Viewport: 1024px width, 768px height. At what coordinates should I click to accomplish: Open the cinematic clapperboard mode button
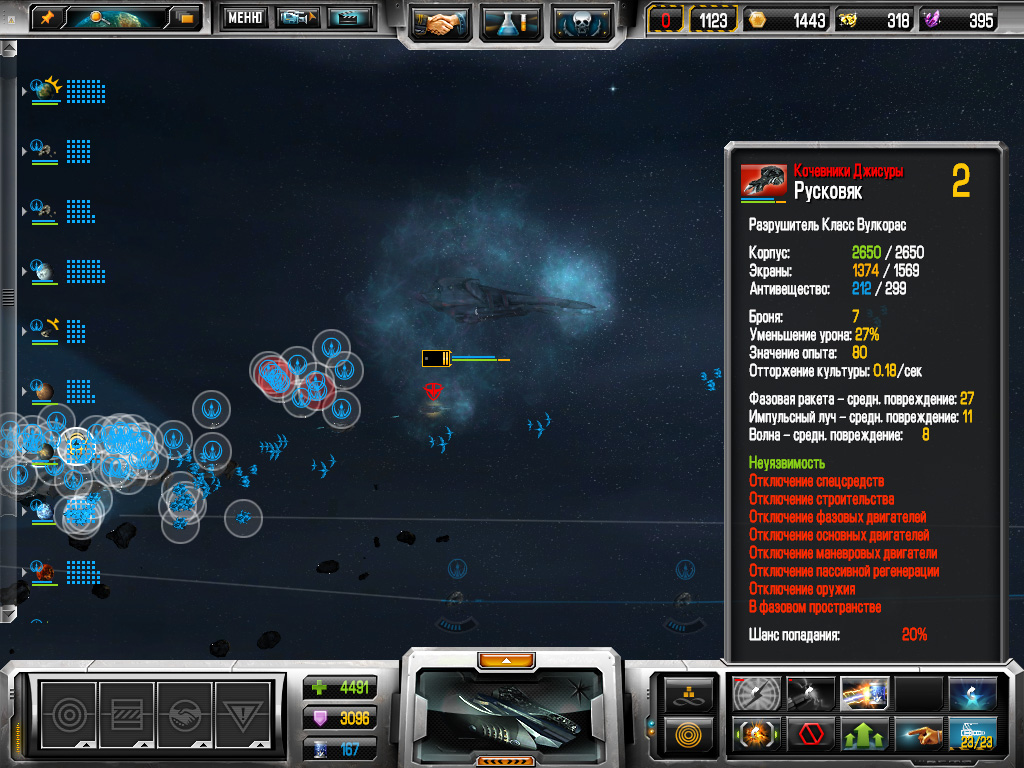[x=349, y=17]
